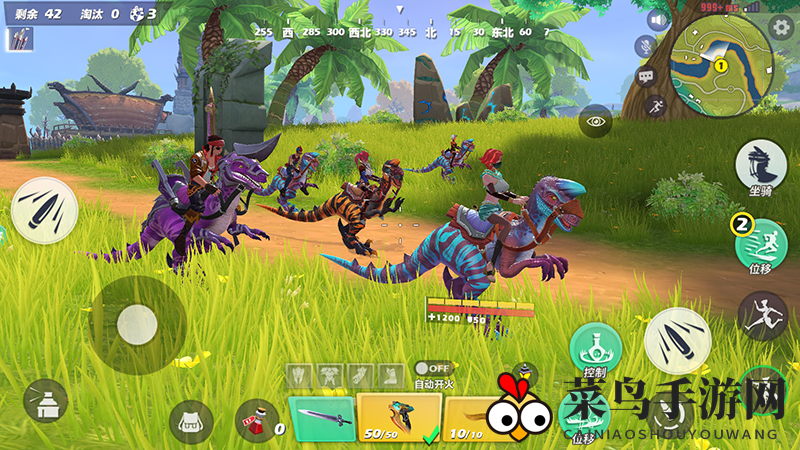Use the 控制 control potion skill
This screenshot has height=450, width=800.
click(596, 349)
